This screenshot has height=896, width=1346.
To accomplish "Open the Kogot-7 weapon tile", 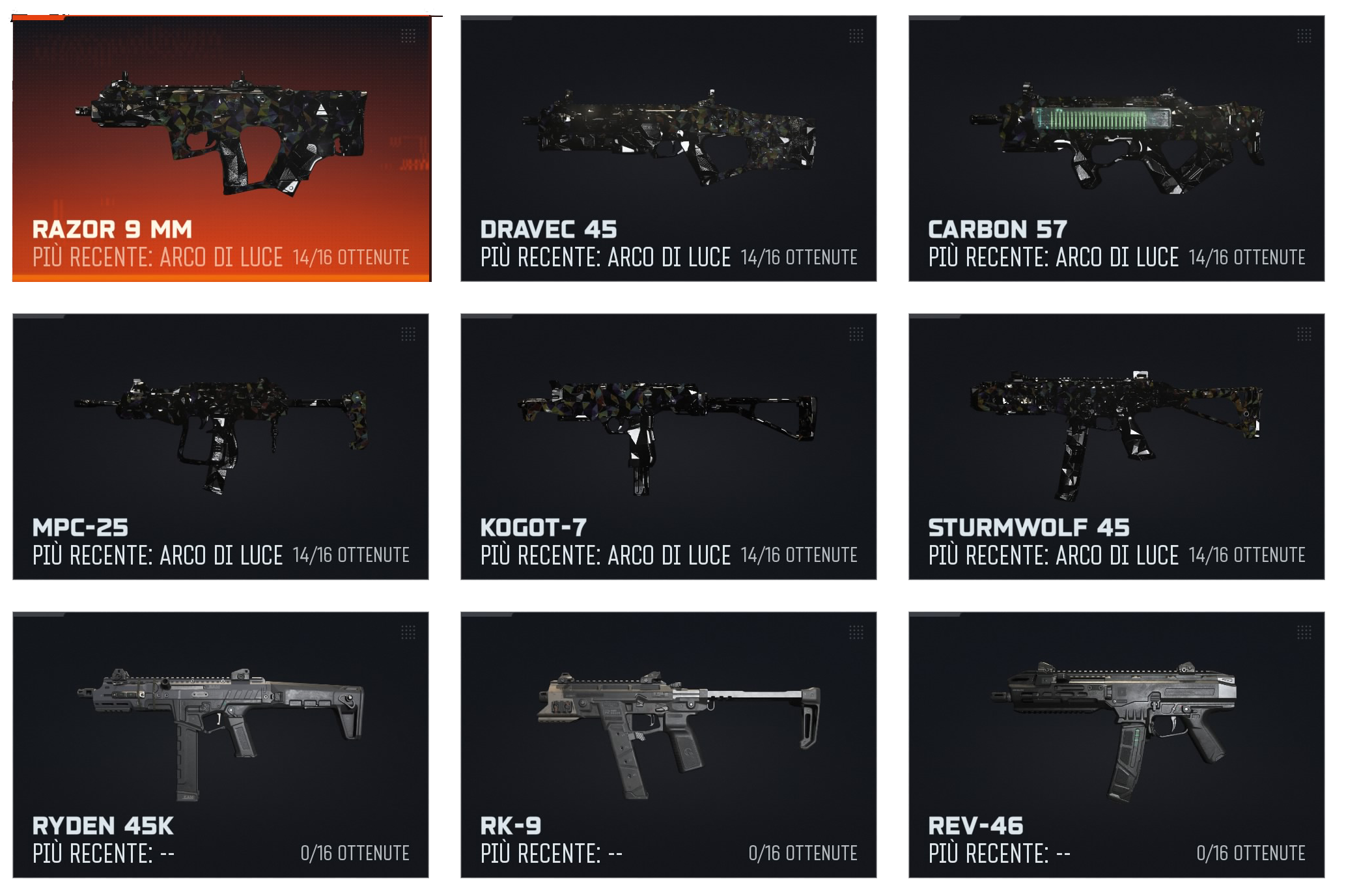I will click(x=668, y=447).
